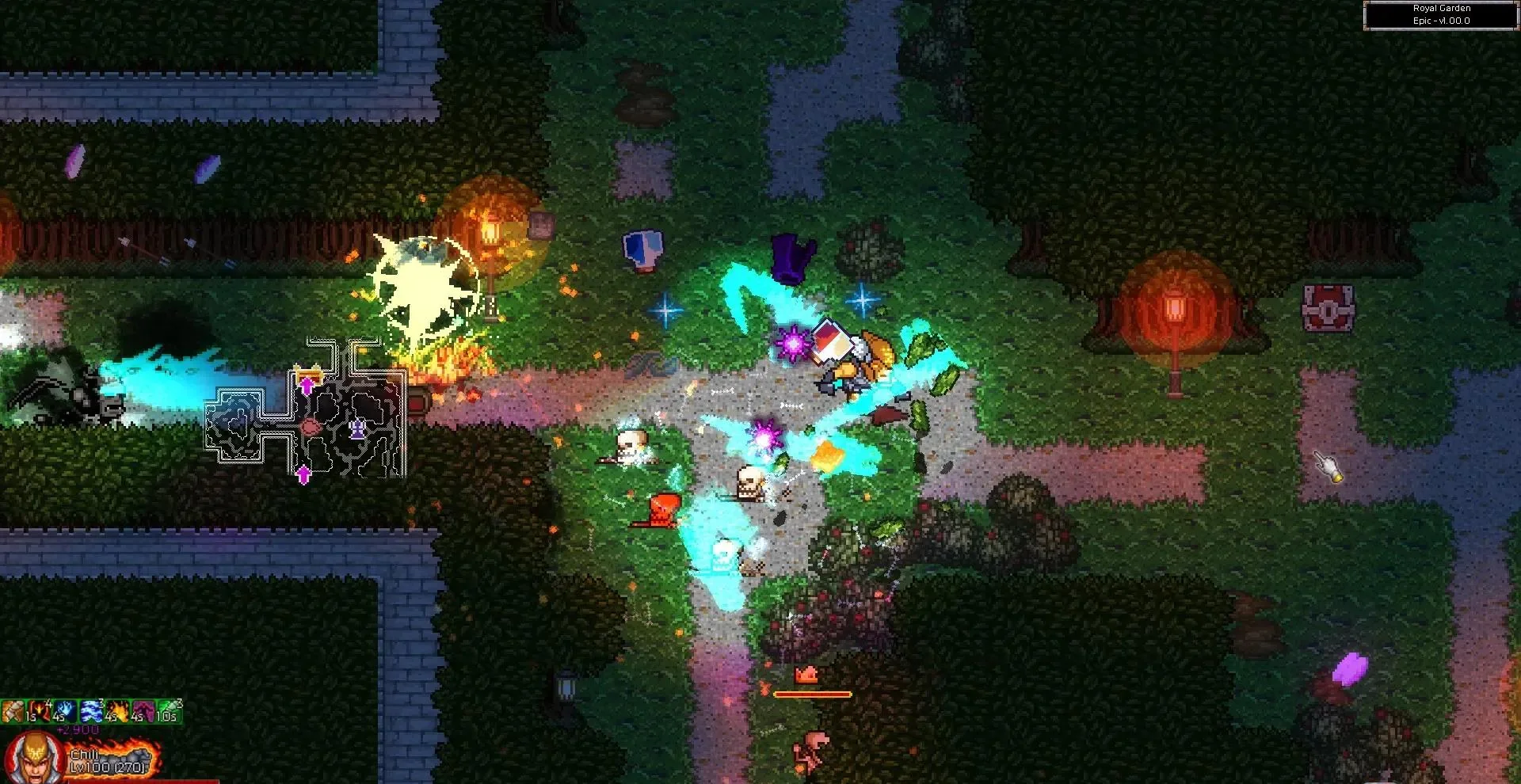The image size is (1521, 784).
Task: Select the fire burst buff with 4s timer
Action: pyautogui.click(x=118, y=711)
